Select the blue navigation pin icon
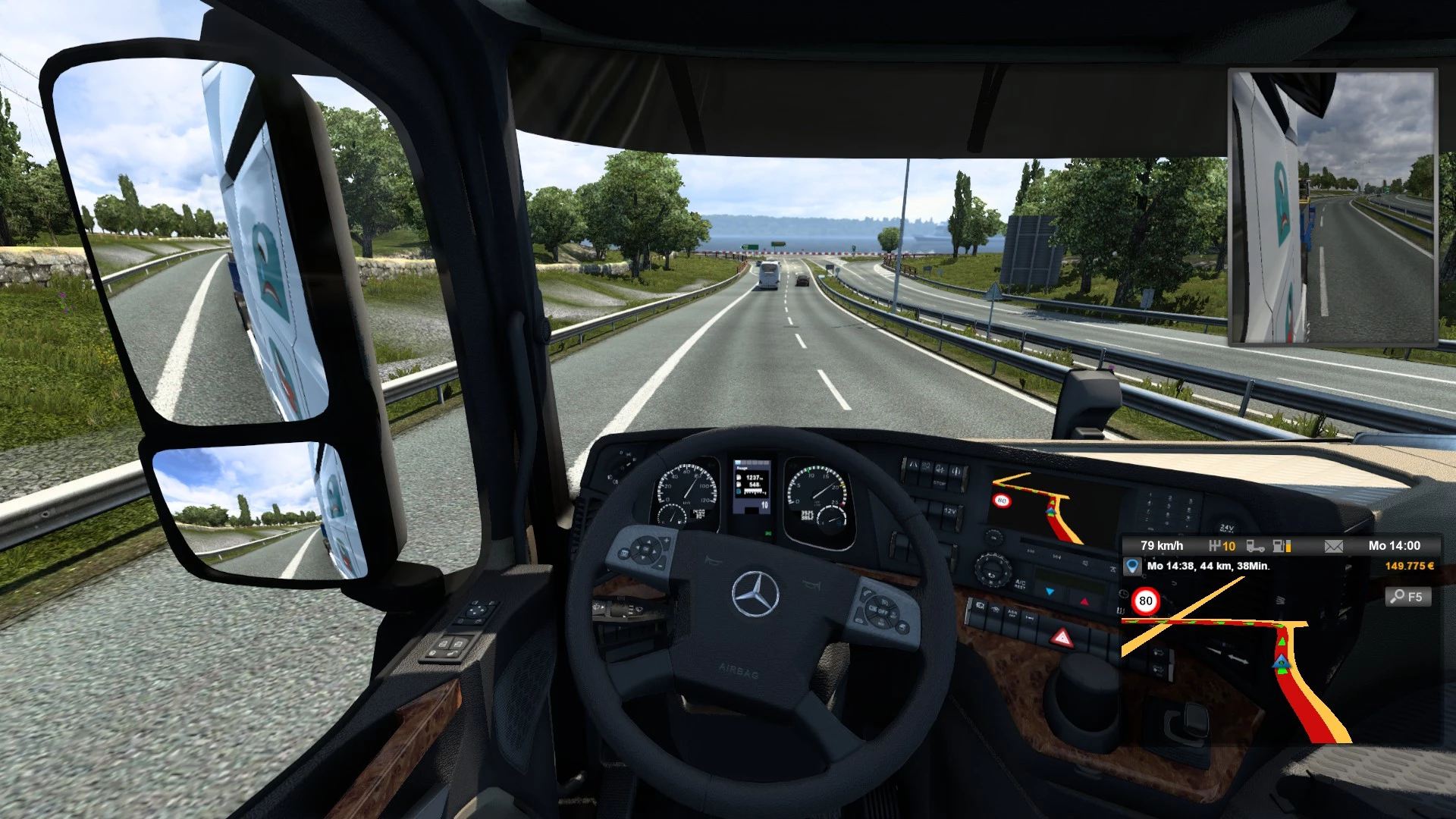Screen dimensions: 1456x819 1132,566
